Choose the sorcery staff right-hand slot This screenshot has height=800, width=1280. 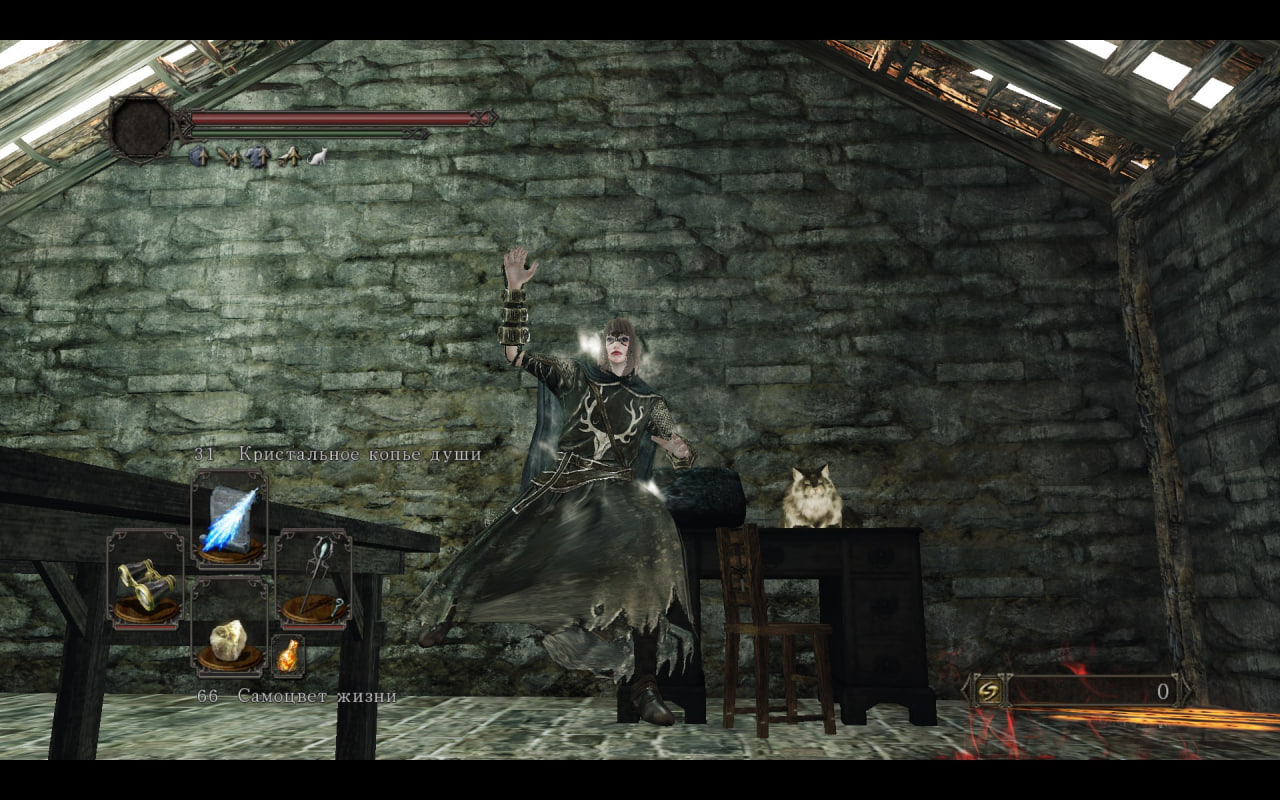pos(313,580)
